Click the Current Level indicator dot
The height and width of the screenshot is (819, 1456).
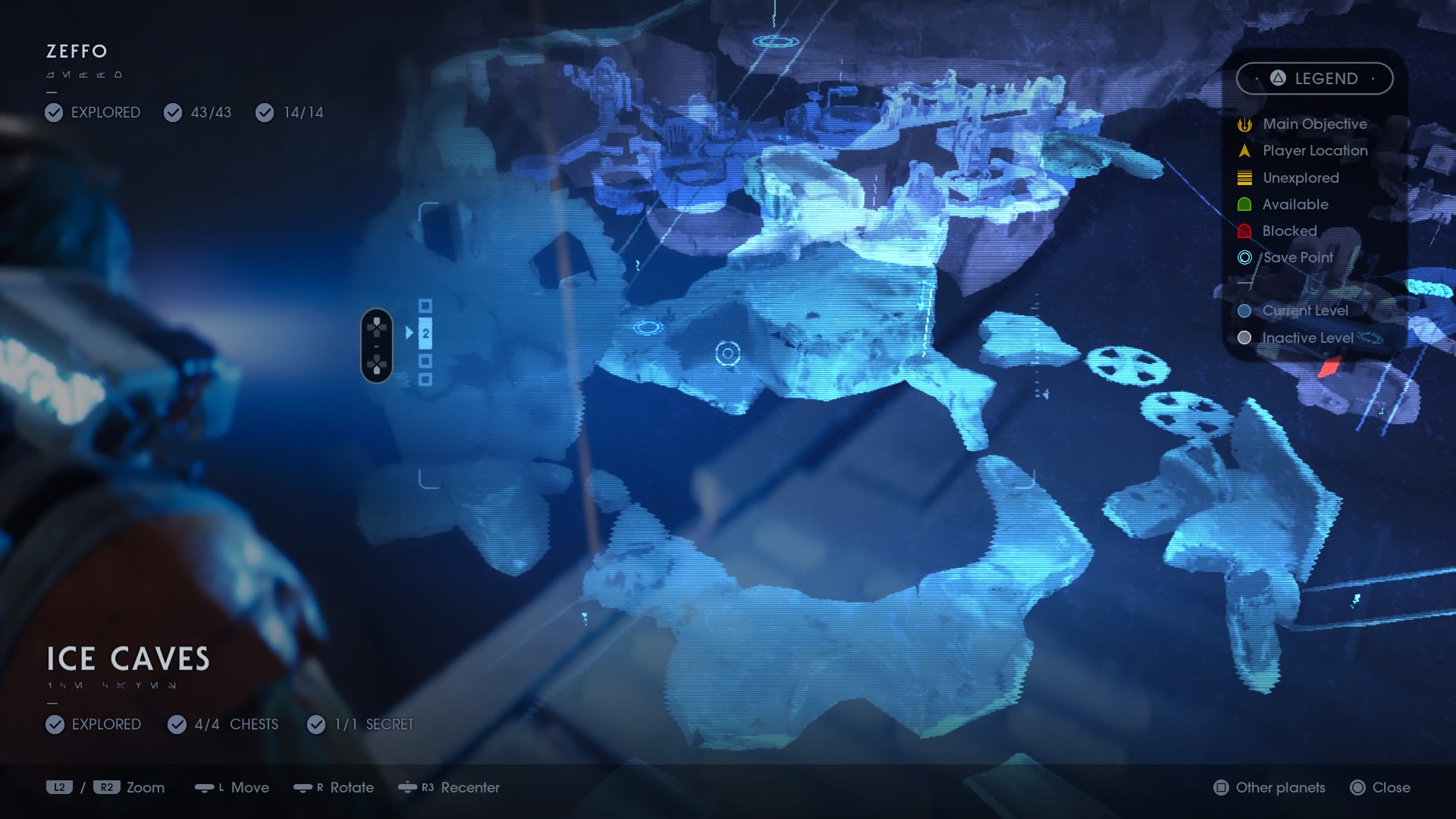coord(1243,310)
